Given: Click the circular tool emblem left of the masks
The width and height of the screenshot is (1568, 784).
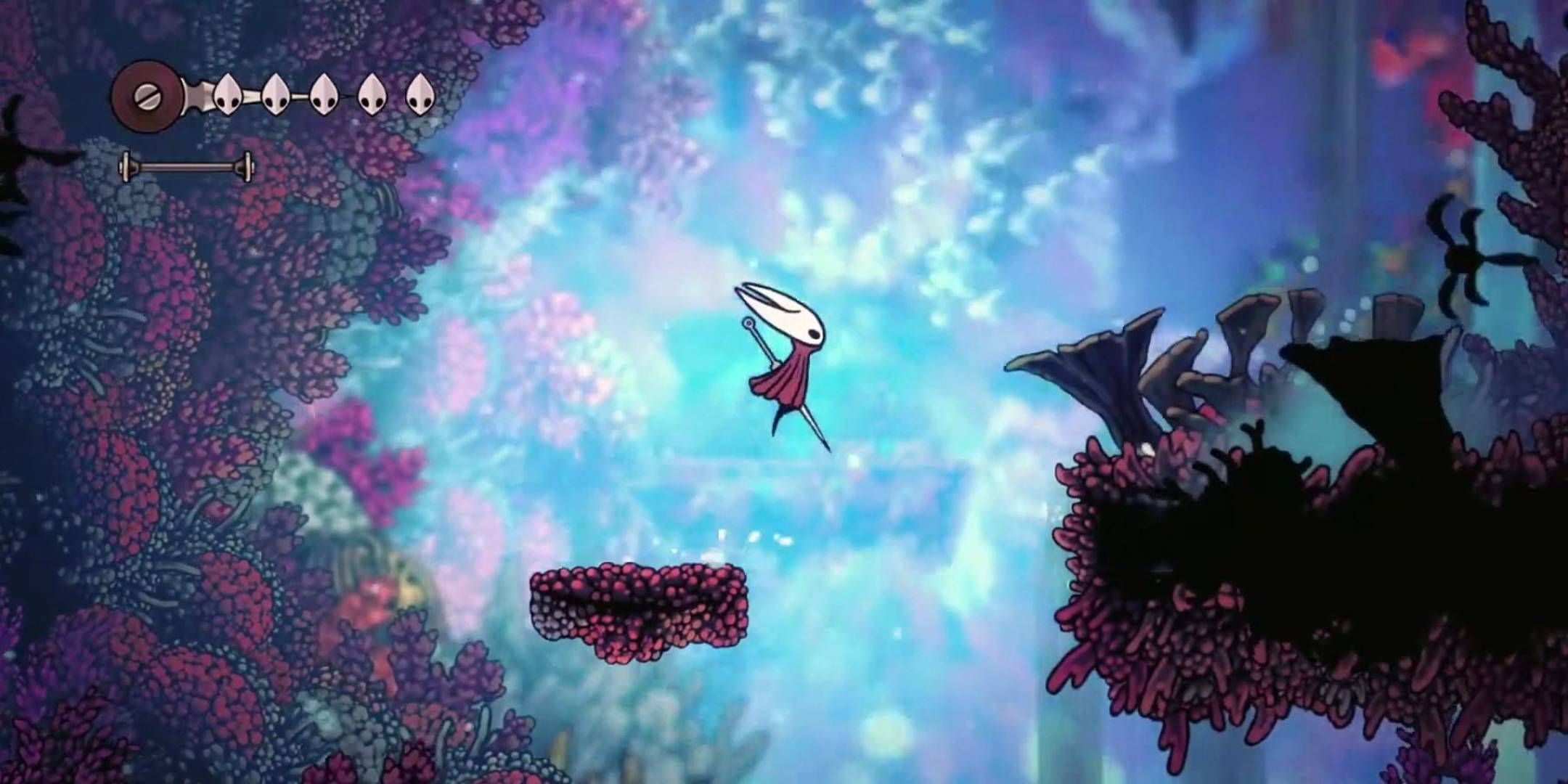Looking at the screenshot, I should tap(146, 95).
